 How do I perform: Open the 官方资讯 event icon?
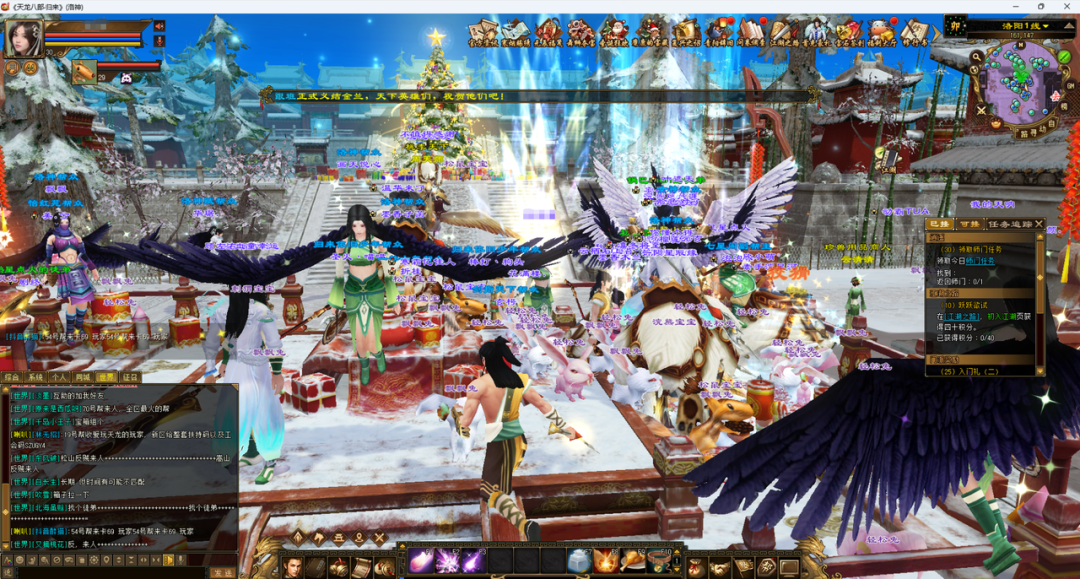tap(483, 32)
